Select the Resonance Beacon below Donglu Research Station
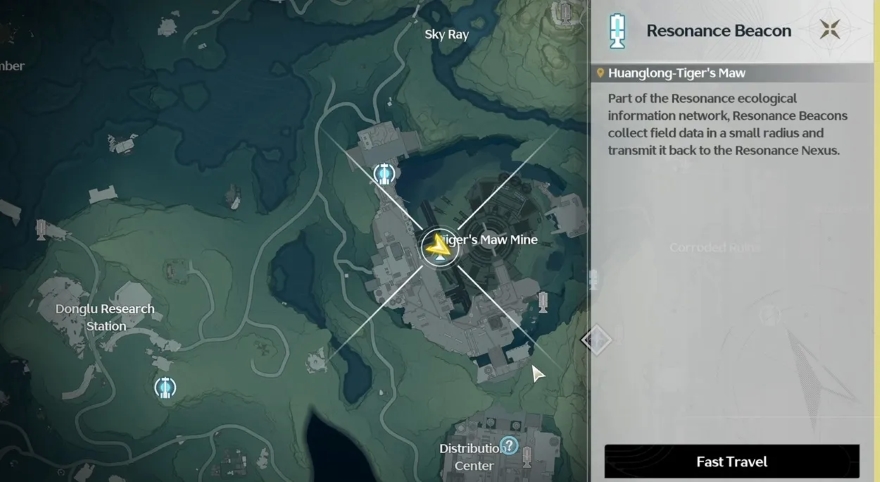The height and width of the screenshot is (482, 880). click(165, 386)
